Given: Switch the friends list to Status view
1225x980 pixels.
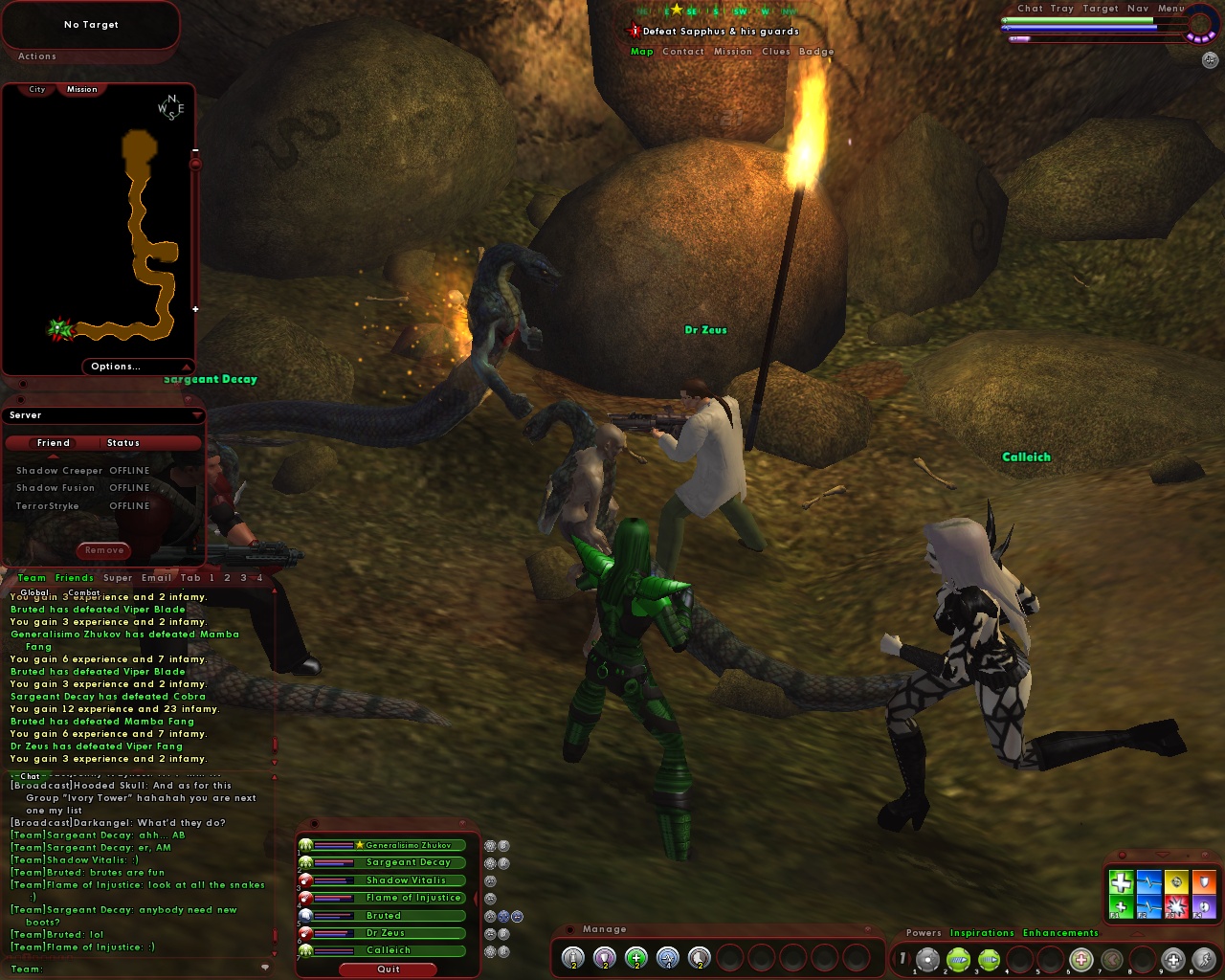Looking at the screenshot, I should [125, 442].
